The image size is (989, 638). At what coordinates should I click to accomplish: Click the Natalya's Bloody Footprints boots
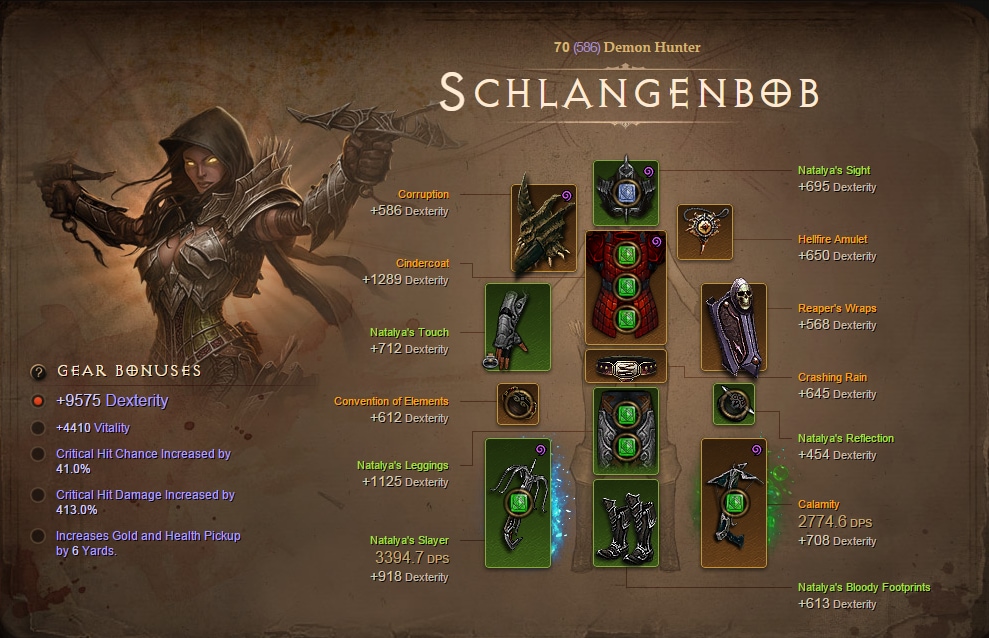click(x=625, y=522)
